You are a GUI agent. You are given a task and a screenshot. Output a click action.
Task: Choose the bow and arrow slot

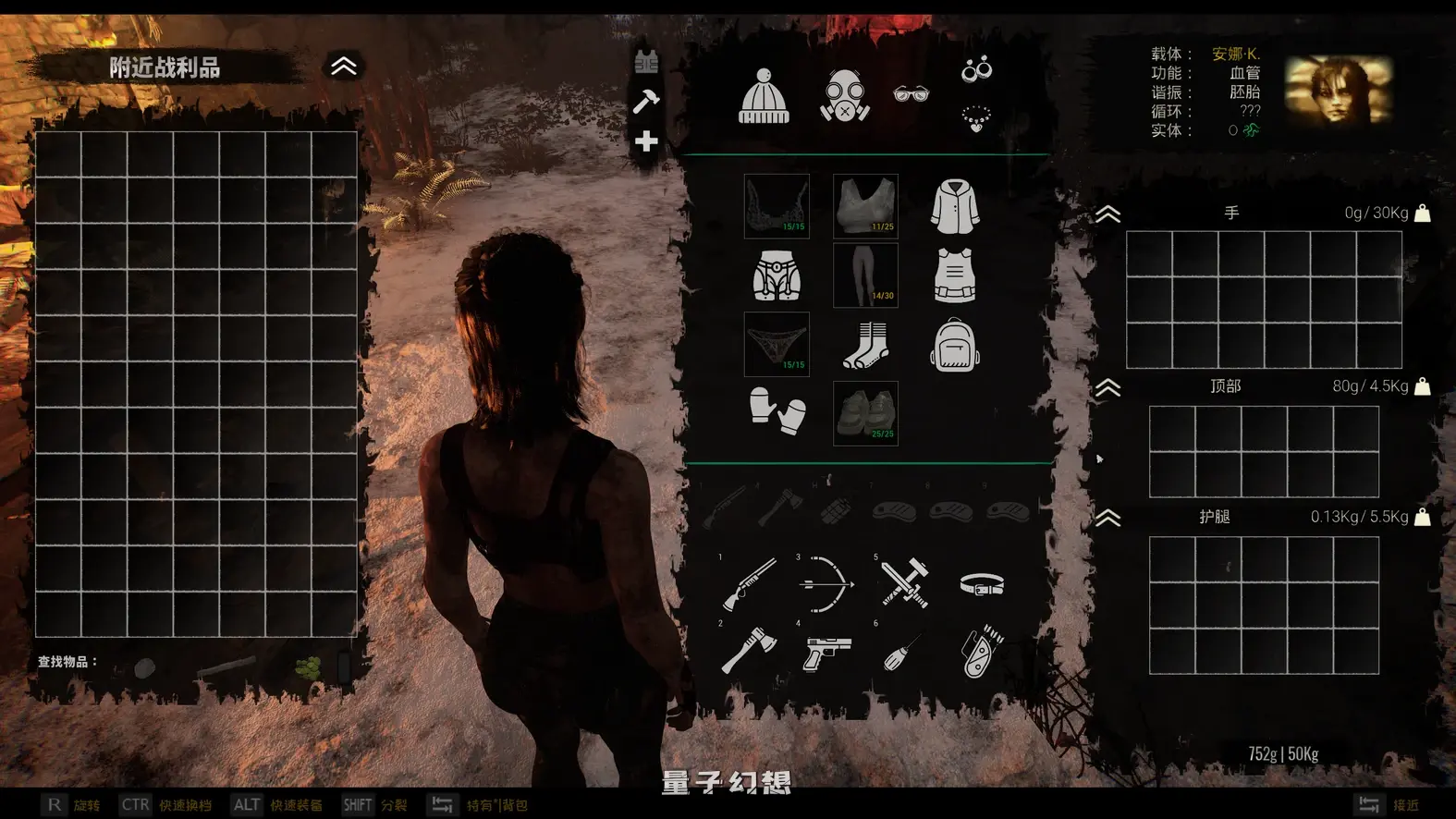[x=826, y=584]
